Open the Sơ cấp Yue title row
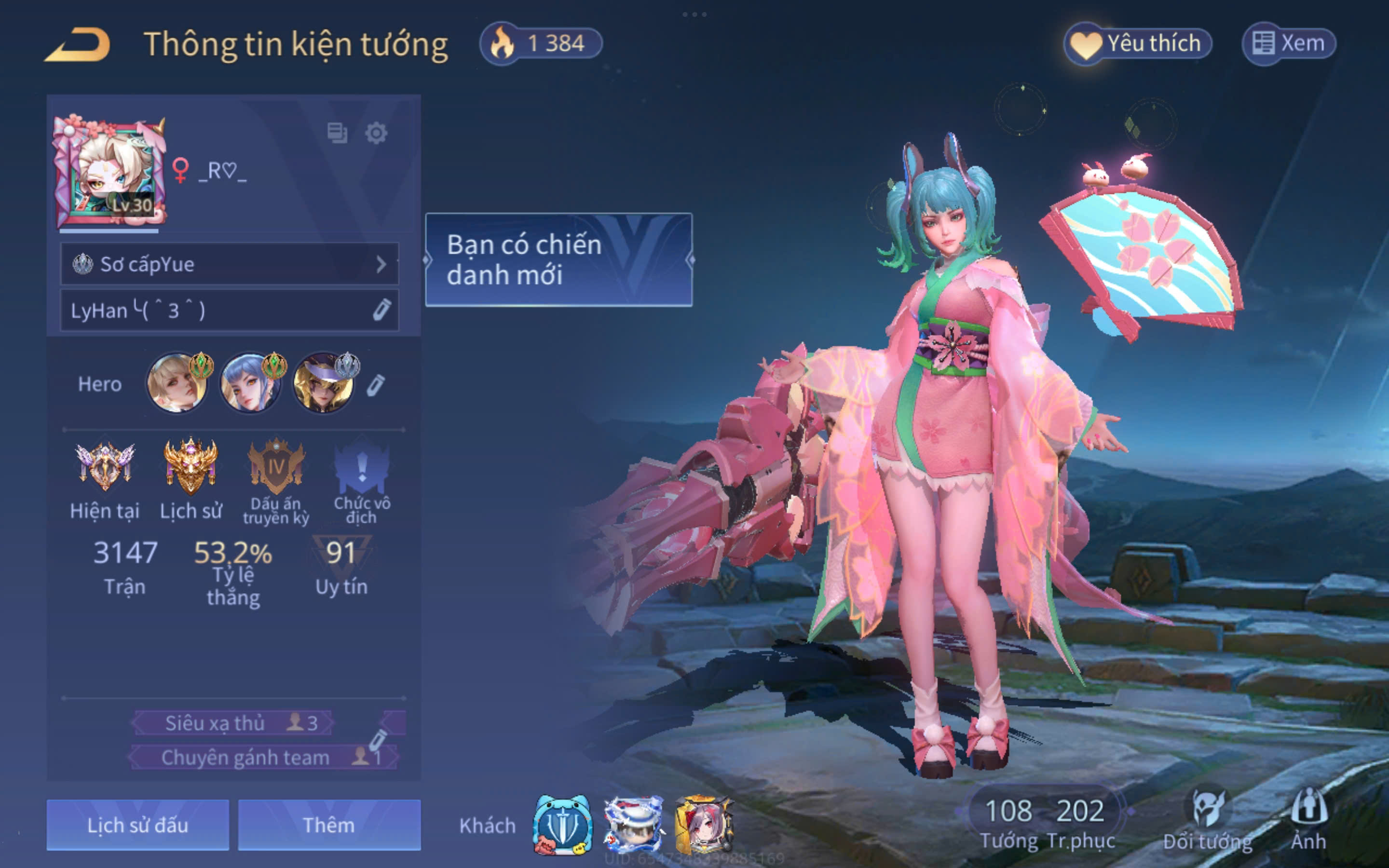 229,264
